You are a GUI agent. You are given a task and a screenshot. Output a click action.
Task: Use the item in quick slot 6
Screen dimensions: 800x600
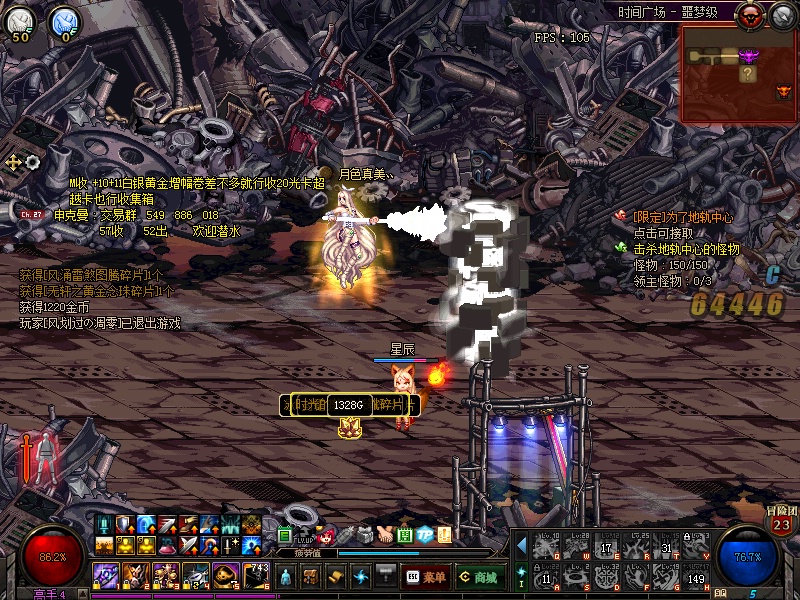(x=257, y=575)
